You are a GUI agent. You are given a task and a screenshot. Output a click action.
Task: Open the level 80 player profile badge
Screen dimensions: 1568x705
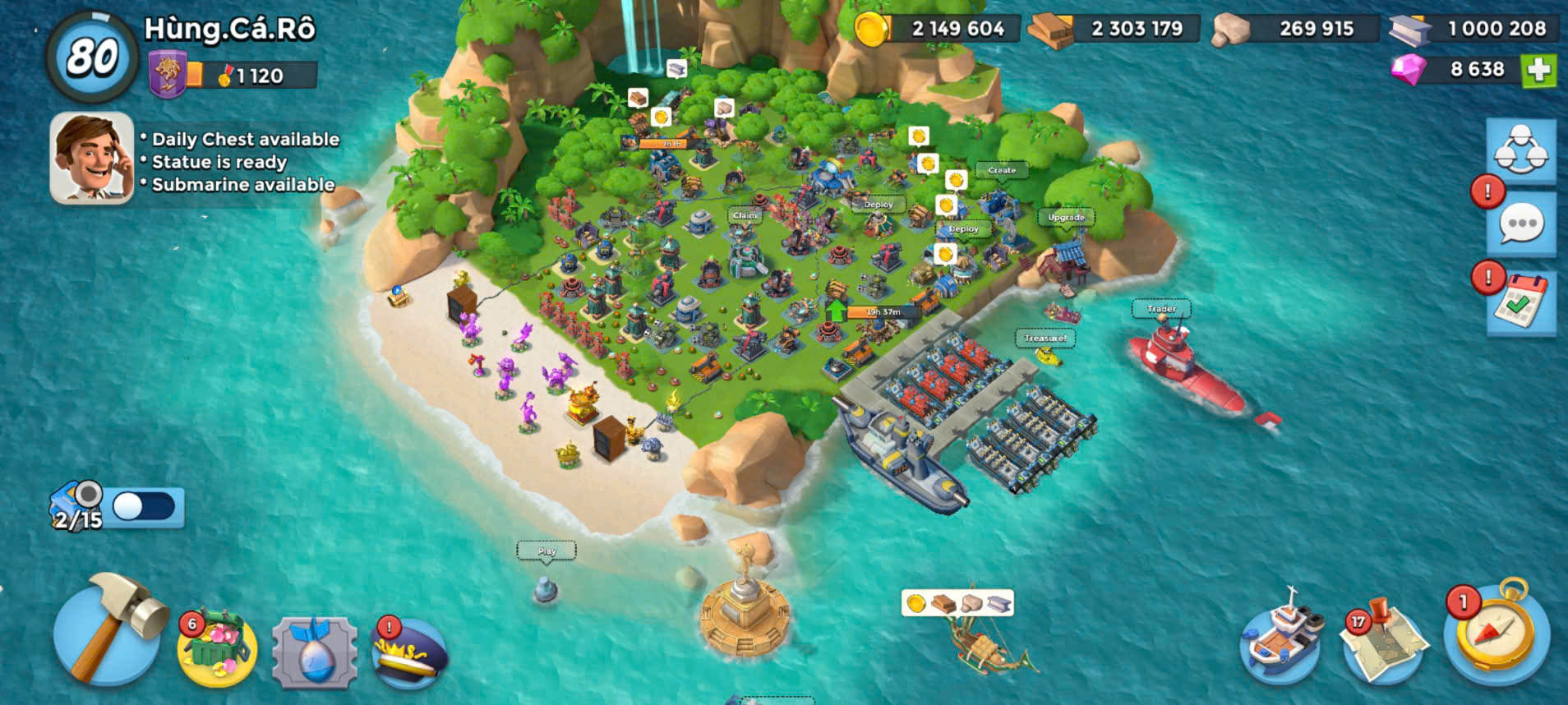pos(91,57)
